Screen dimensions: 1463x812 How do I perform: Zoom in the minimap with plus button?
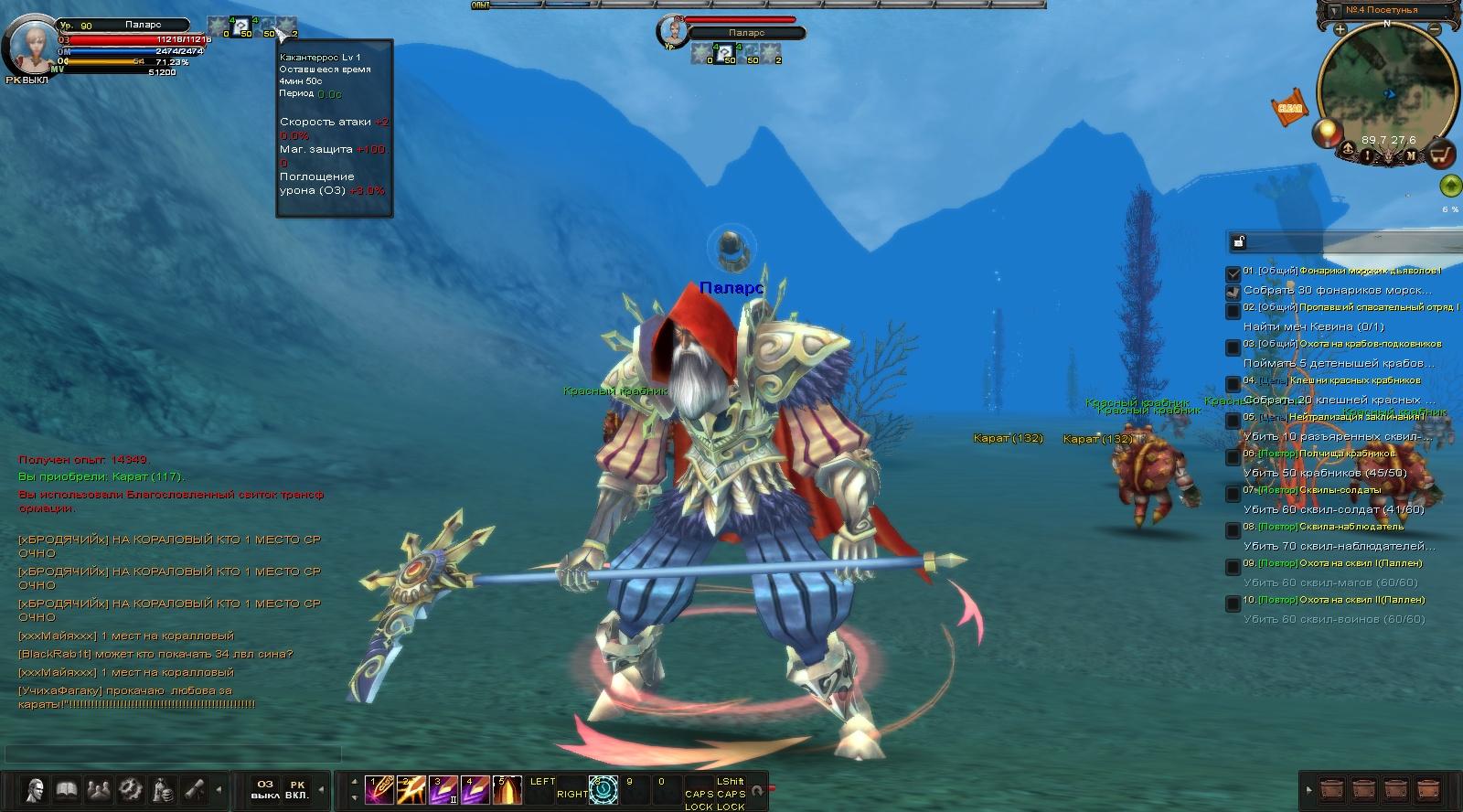(x=1340, y=29)
